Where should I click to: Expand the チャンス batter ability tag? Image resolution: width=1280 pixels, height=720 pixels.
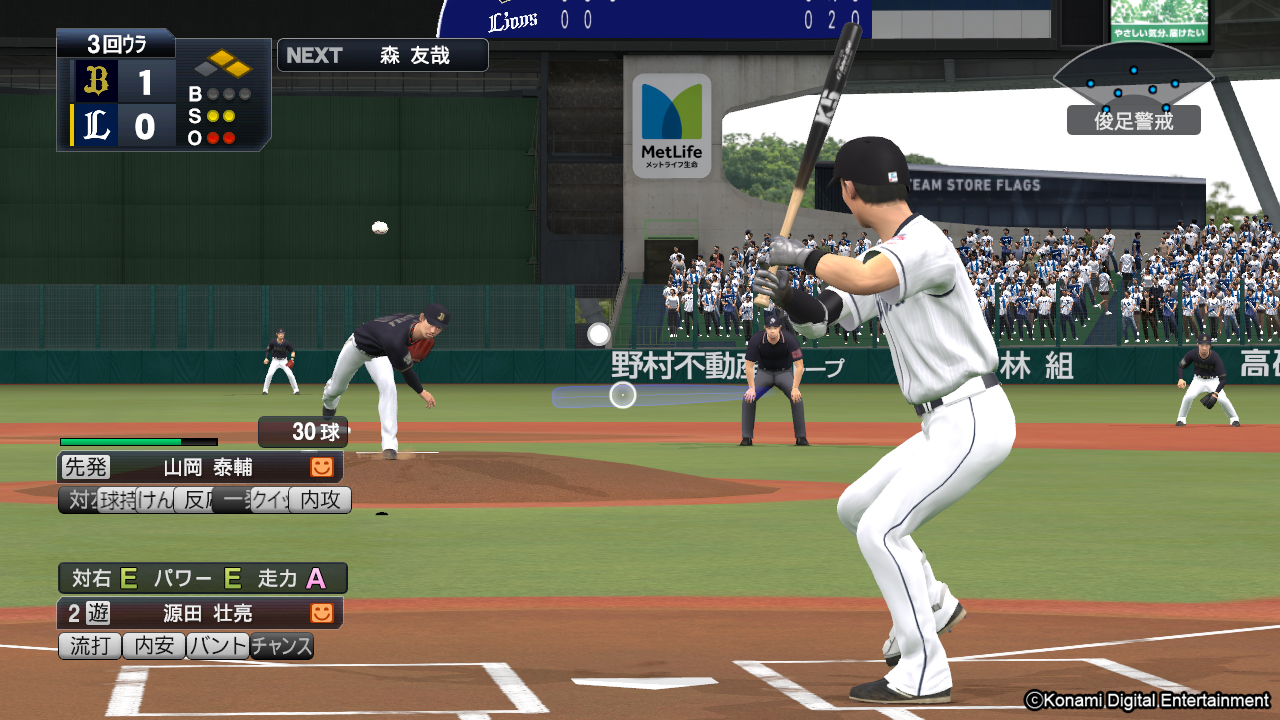click(283, 646)
